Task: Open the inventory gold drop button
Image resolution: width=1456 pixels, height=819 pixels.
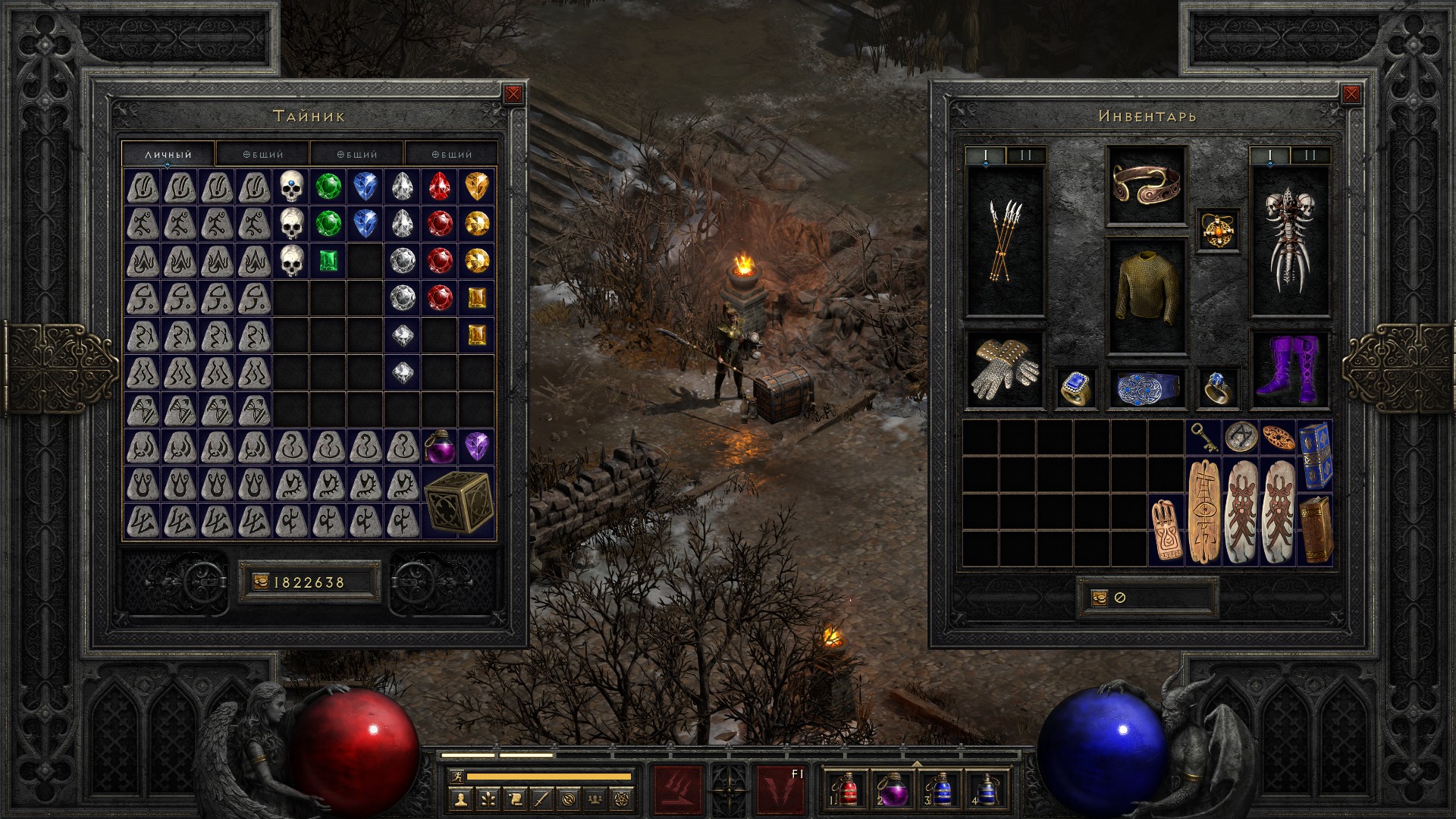Action: 1099,598
